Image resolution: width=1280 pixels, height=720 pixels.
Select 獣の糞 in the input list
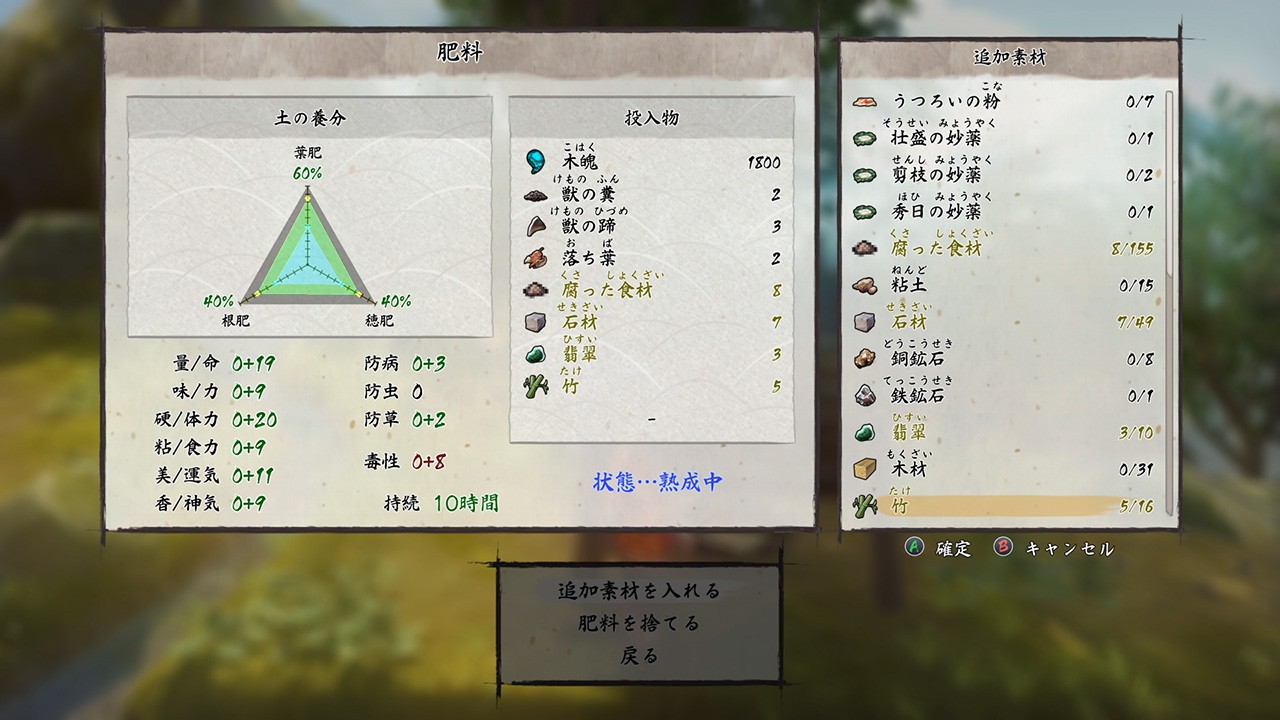coord(651,194)
